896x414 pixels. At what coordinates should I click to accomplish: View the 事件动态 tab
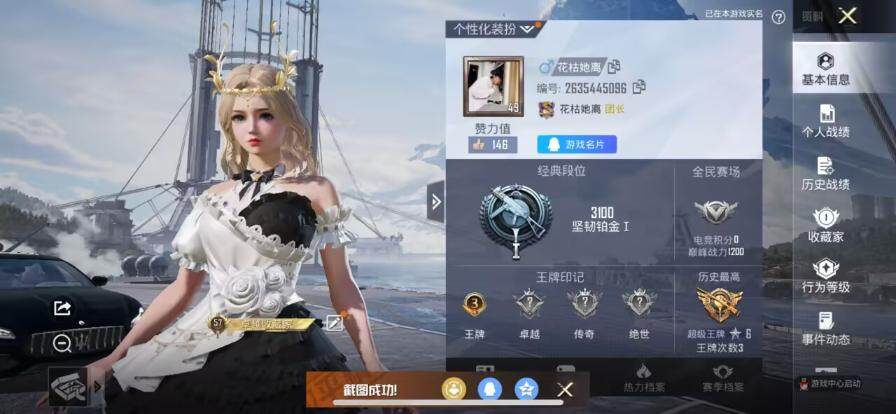tap(826, 329)
